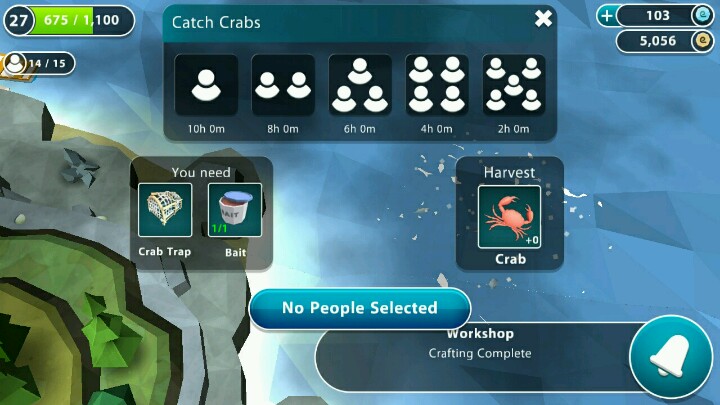Assign three workers for 6h 0m
Screen dimensions: 720x405
[359, 85]
